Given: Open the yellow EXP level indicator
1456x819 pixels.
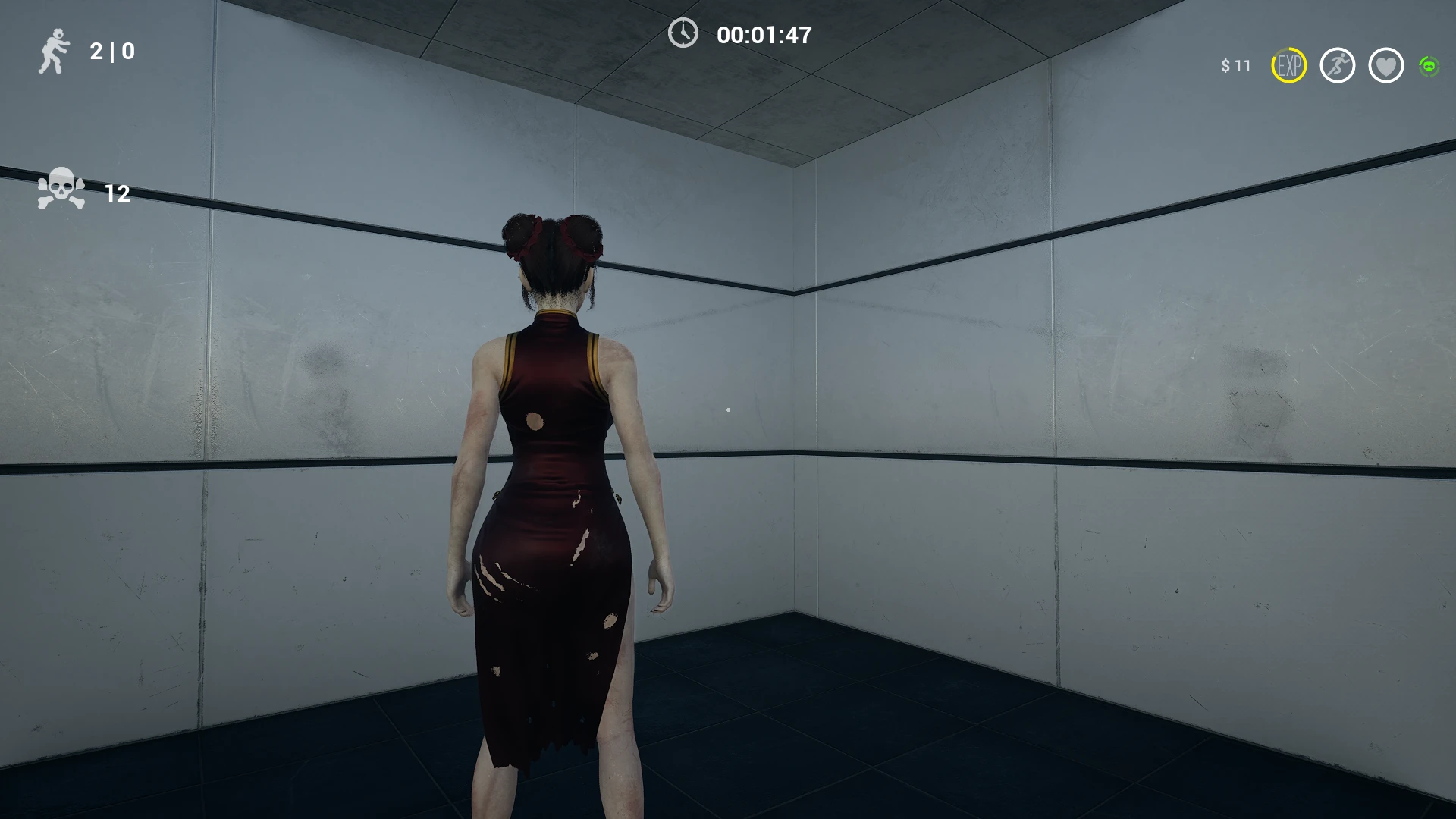Looking at the screenshot, I should 1289,67.
